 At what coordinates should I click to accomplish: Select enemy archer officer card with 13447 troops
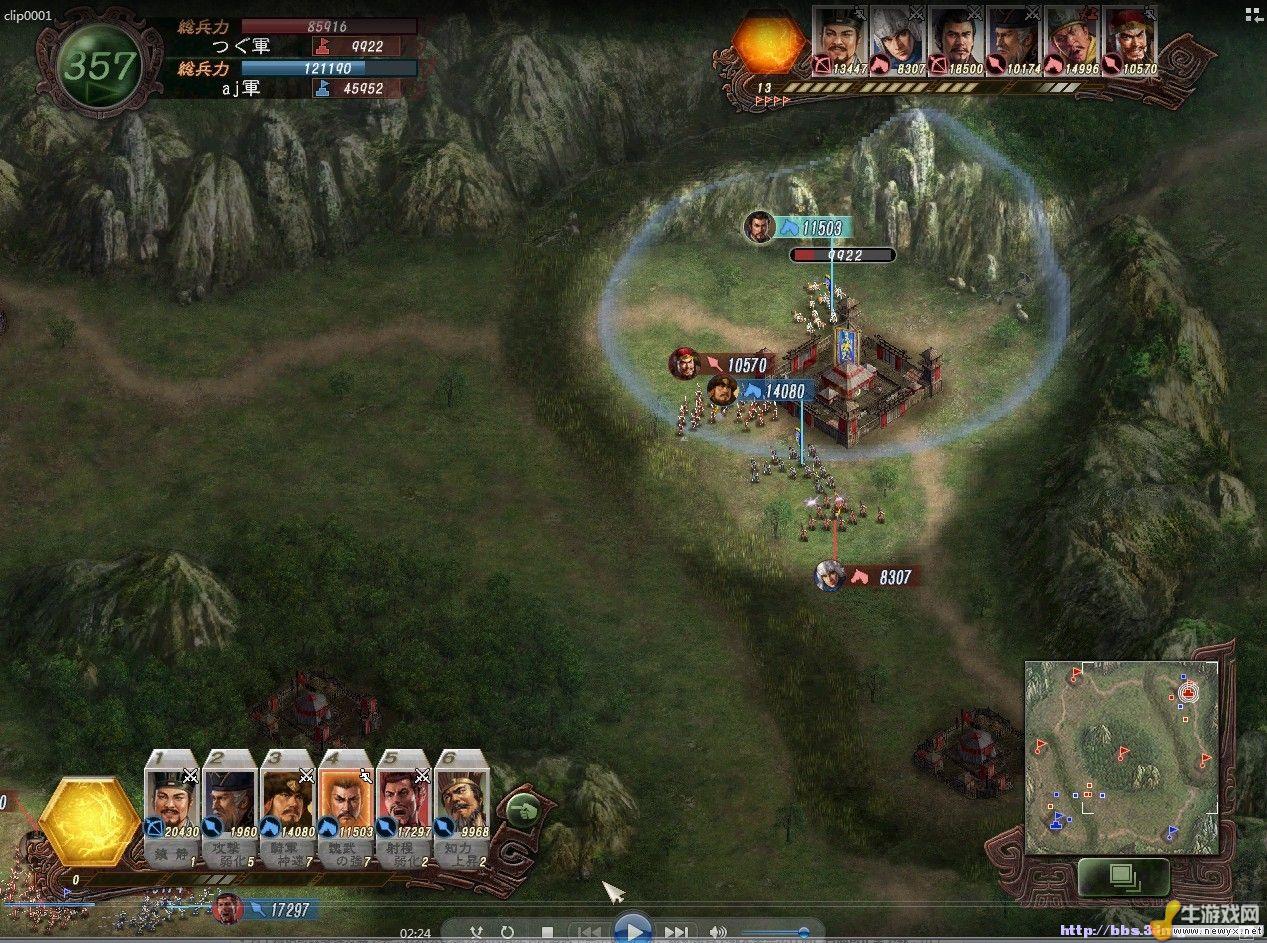(x=838, y=42)
